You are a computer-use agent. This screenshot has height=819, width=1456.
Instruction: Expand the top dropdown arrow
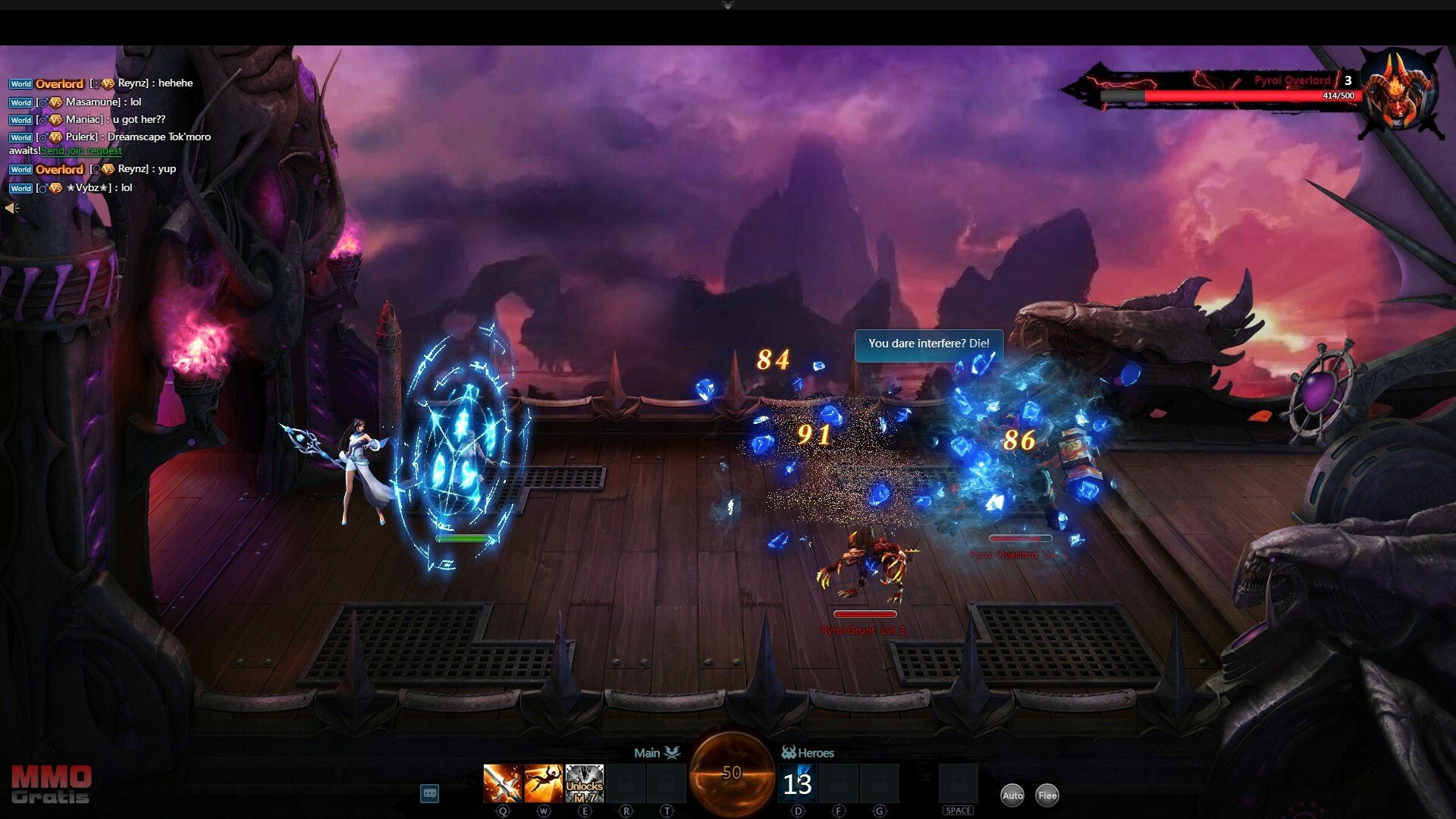click(728, 5)
